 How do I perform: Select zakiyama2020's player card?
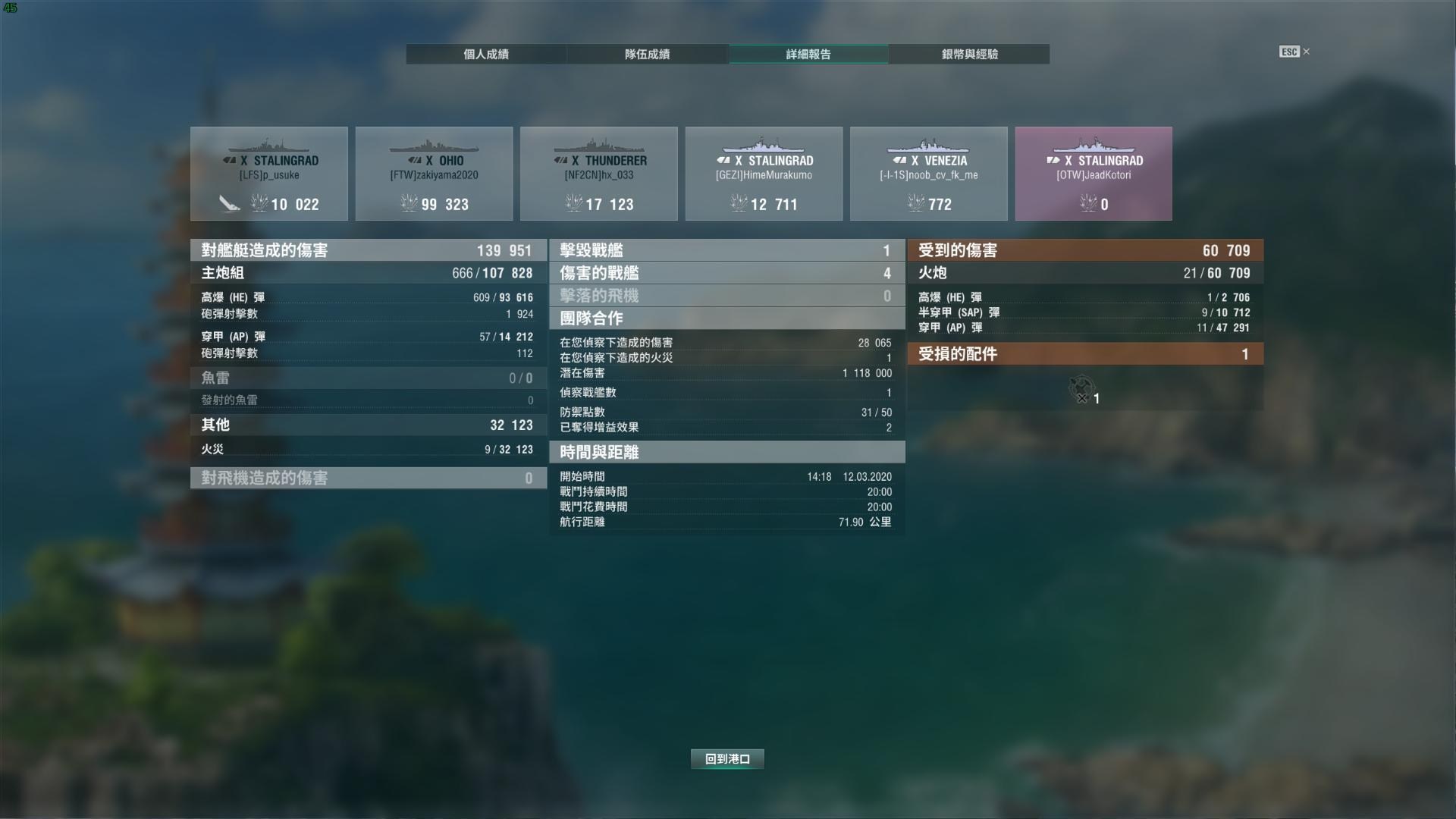click(434, 174)
